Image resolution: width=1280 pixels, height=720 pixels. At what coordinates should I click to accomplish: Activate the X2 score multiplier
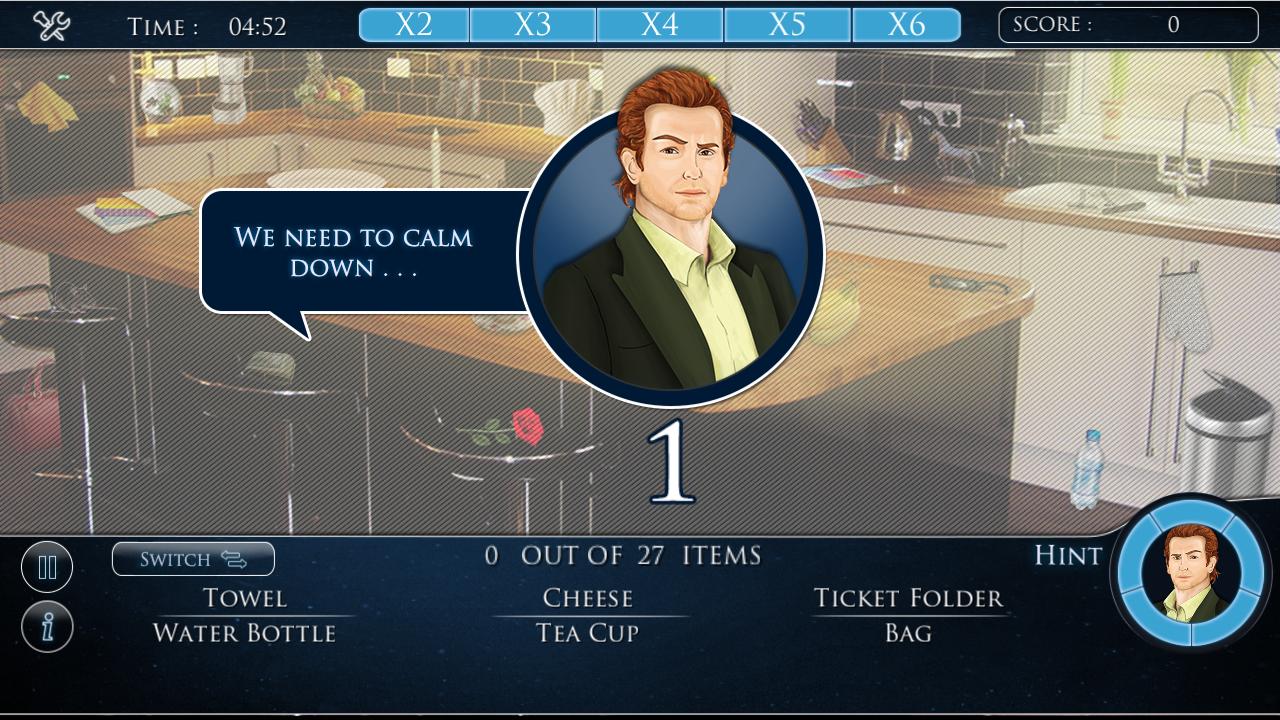412,23
